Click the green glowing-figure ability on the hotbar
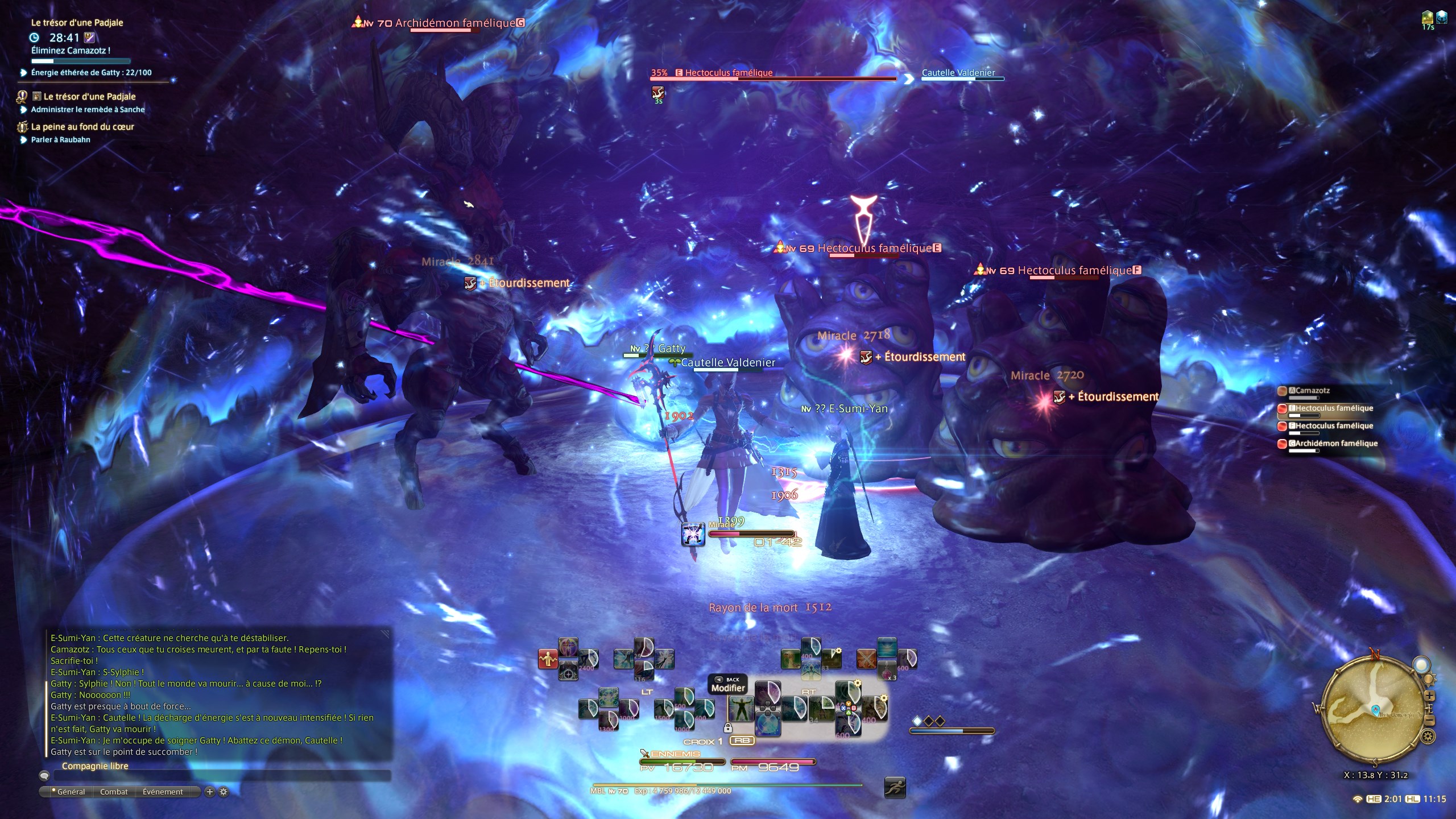Screen dimensions: 1456x819 click(741, 709)
